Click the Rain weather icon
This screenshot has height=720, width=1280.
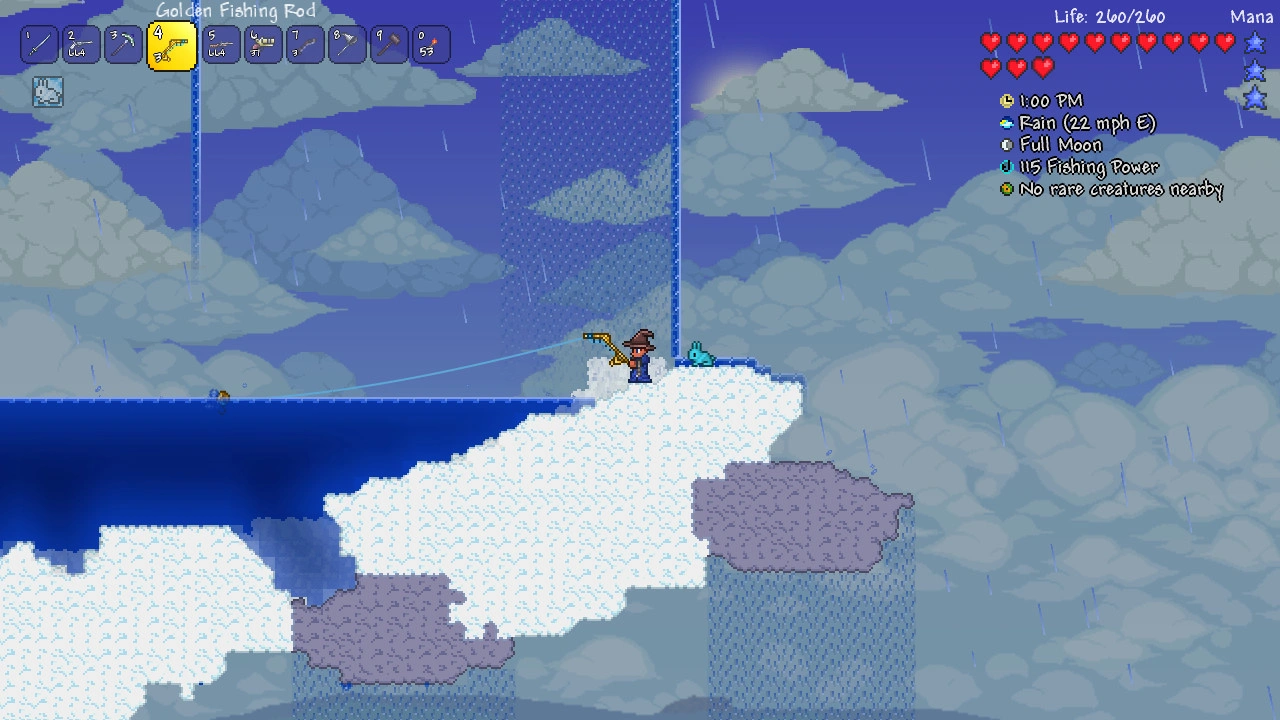click(1005, 123)
